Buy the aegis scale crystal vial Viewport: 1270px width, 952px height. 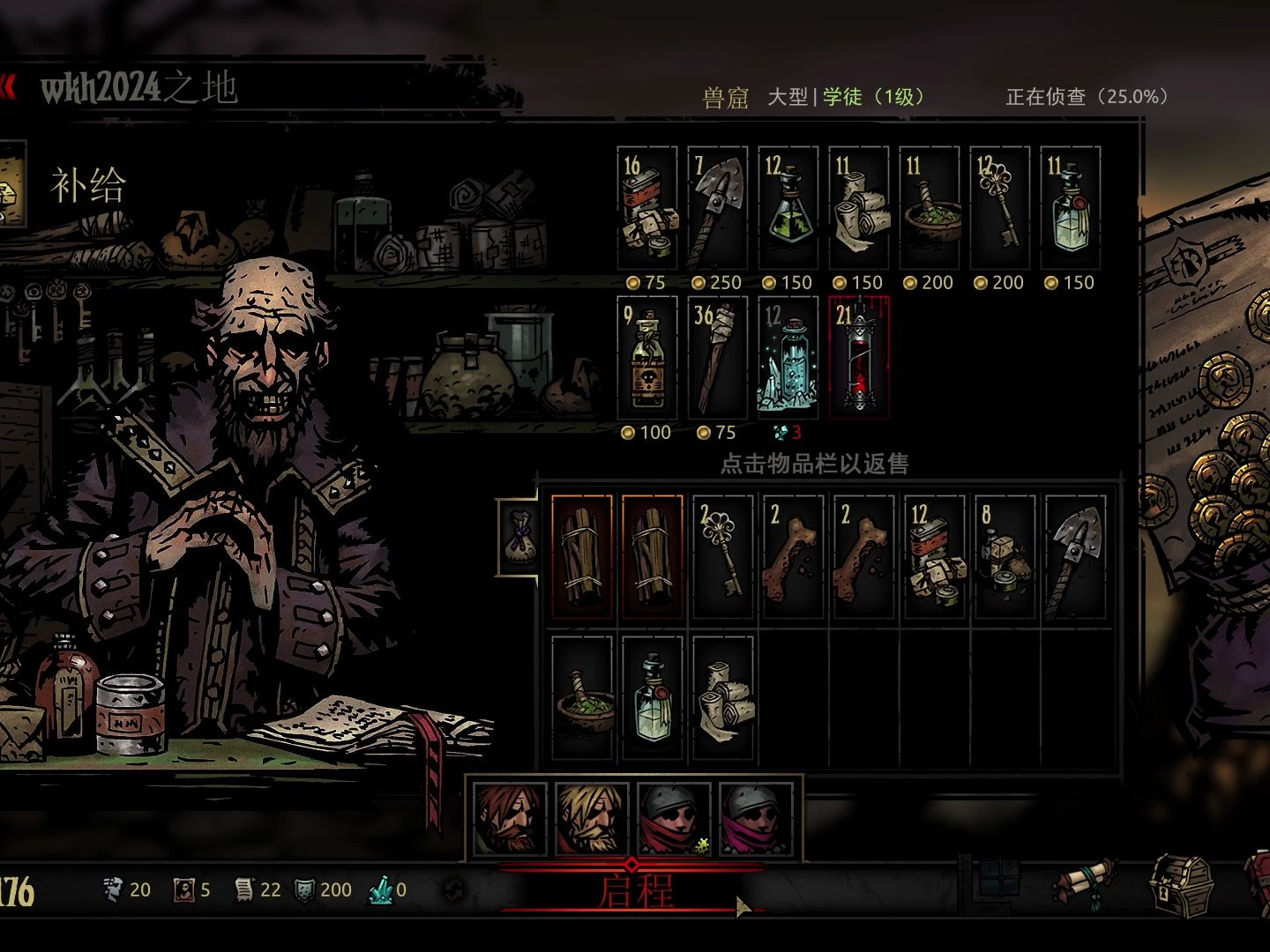point(788,359)
